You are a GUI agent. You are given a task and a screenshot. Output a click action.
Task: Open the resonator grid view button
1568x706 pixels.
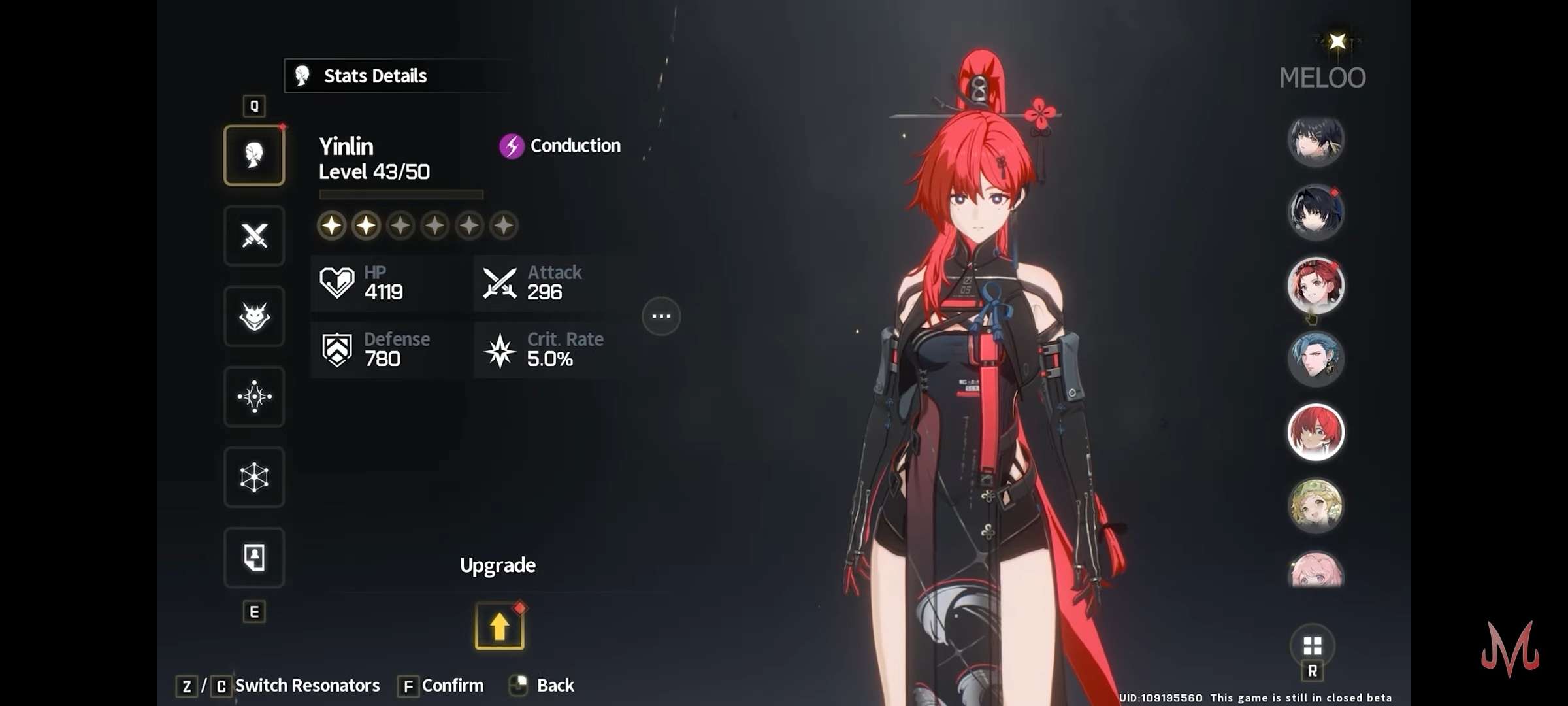1312,647
